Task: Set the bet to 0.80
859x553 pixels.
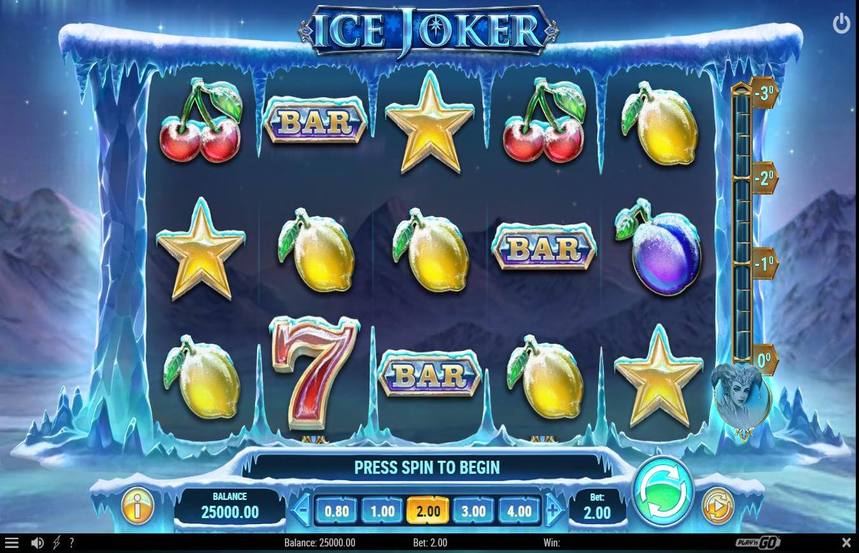Action: 337,510
